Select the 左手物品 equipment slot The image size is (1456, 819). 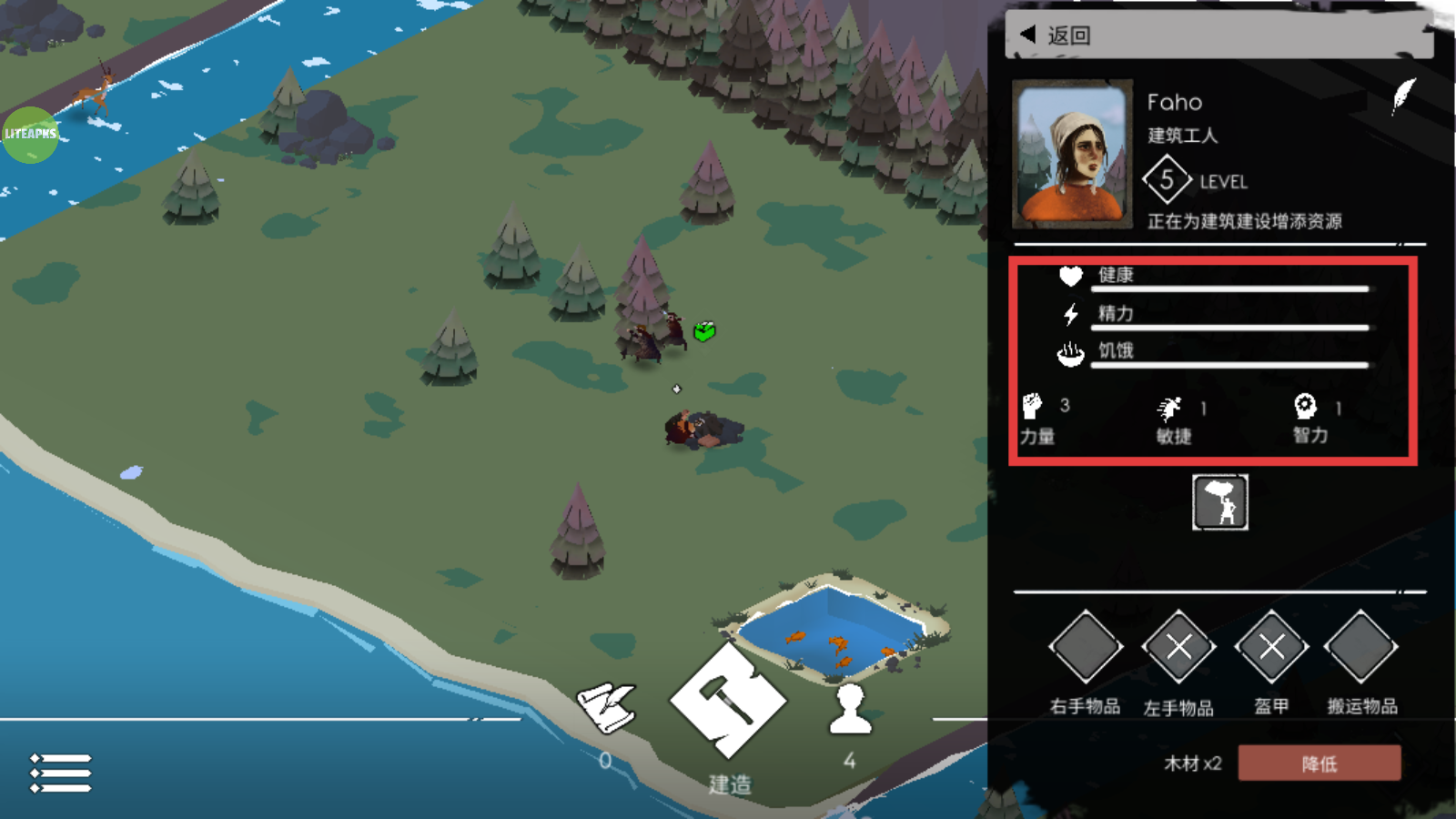pos(1178,647)
